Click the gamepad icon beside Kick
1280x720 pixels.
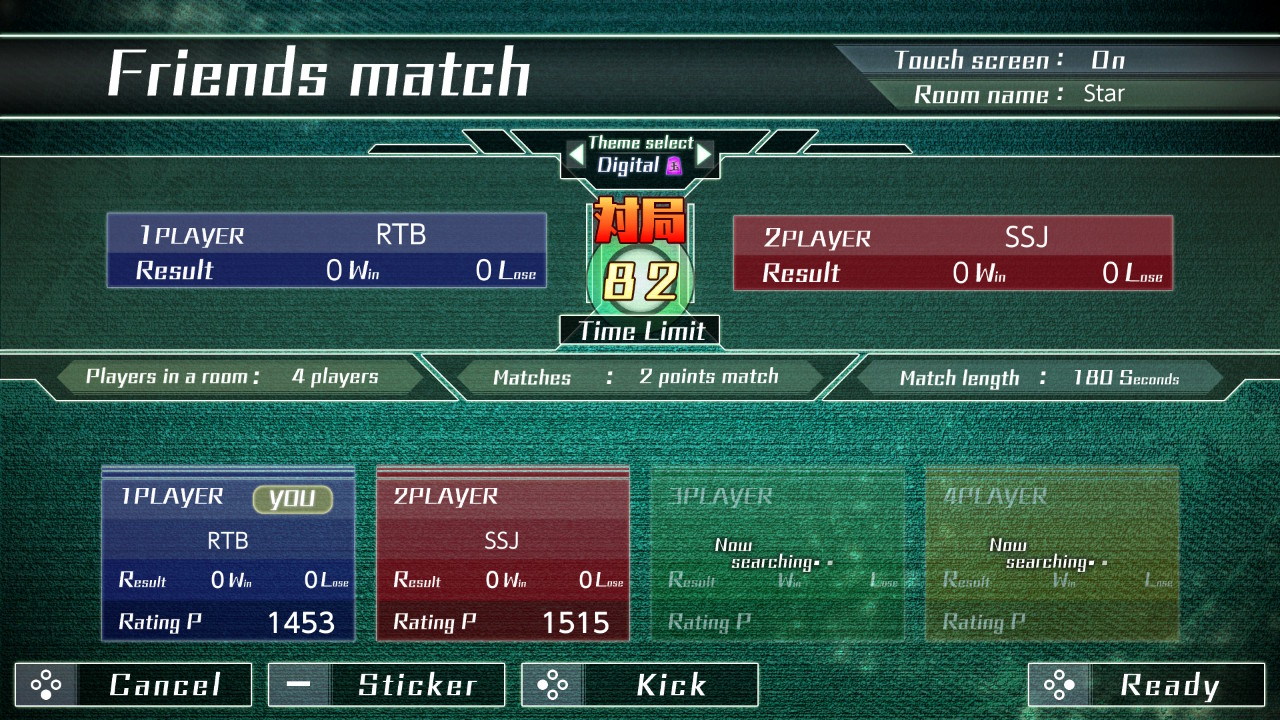point(551,685)
